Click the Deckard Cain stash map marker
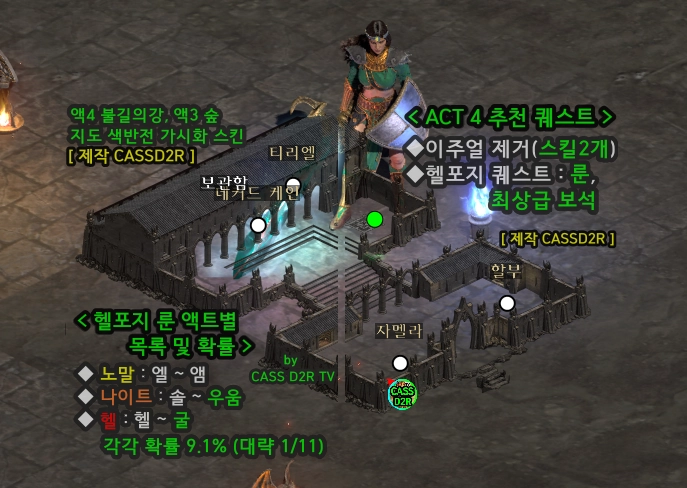The width and height of the screenshot is (687, 488). click(x=258, y=225)
